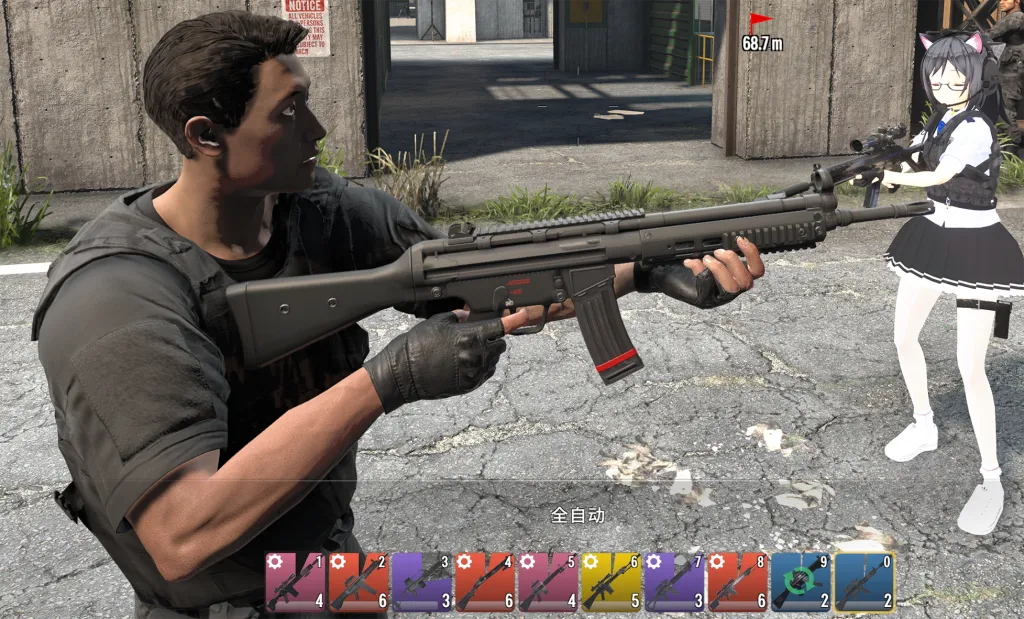Click the highlighted blue weapon slot numbered 0

click(x=864, y=581)
